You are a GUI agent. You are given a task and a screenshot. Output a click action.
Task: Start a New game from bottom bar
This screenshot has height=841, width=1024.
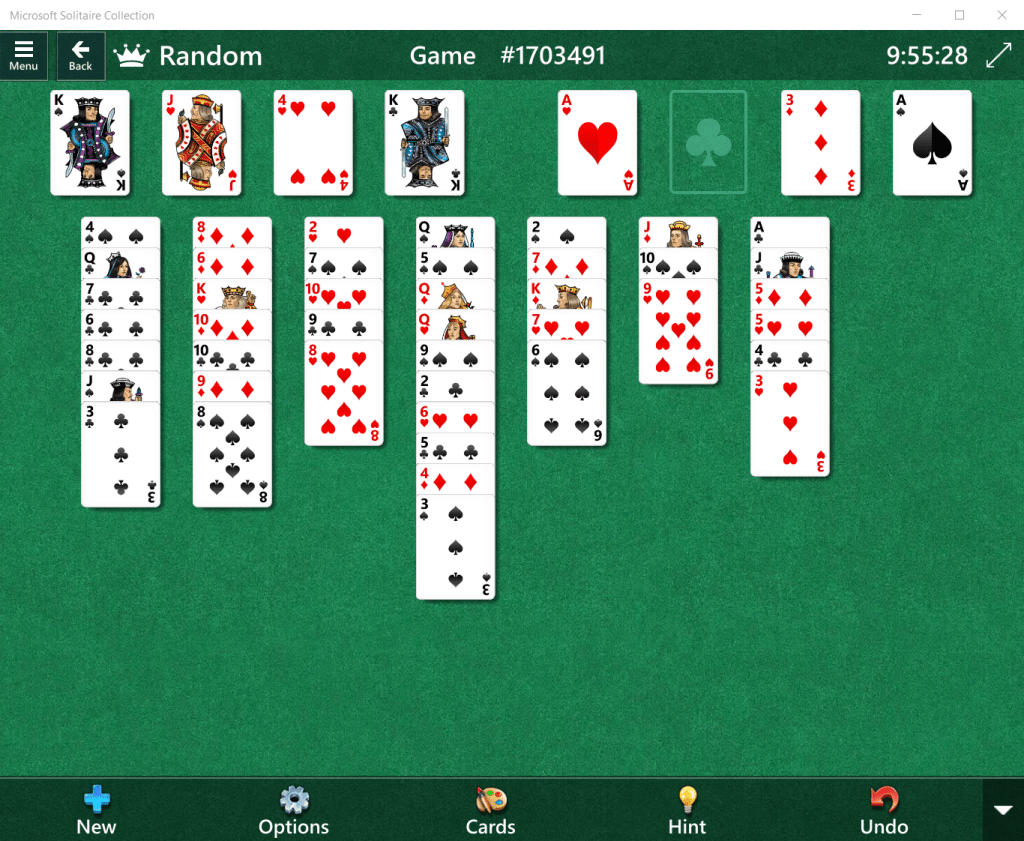click(x=96, y=810)
